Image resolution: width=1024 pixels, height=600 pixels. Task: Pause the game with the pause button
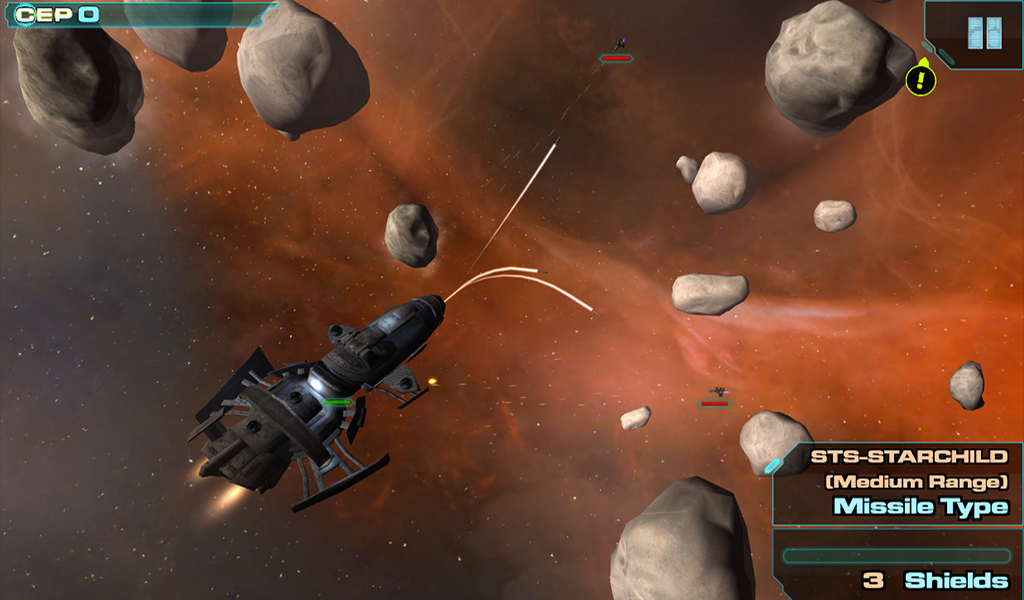tap(984, 33)
